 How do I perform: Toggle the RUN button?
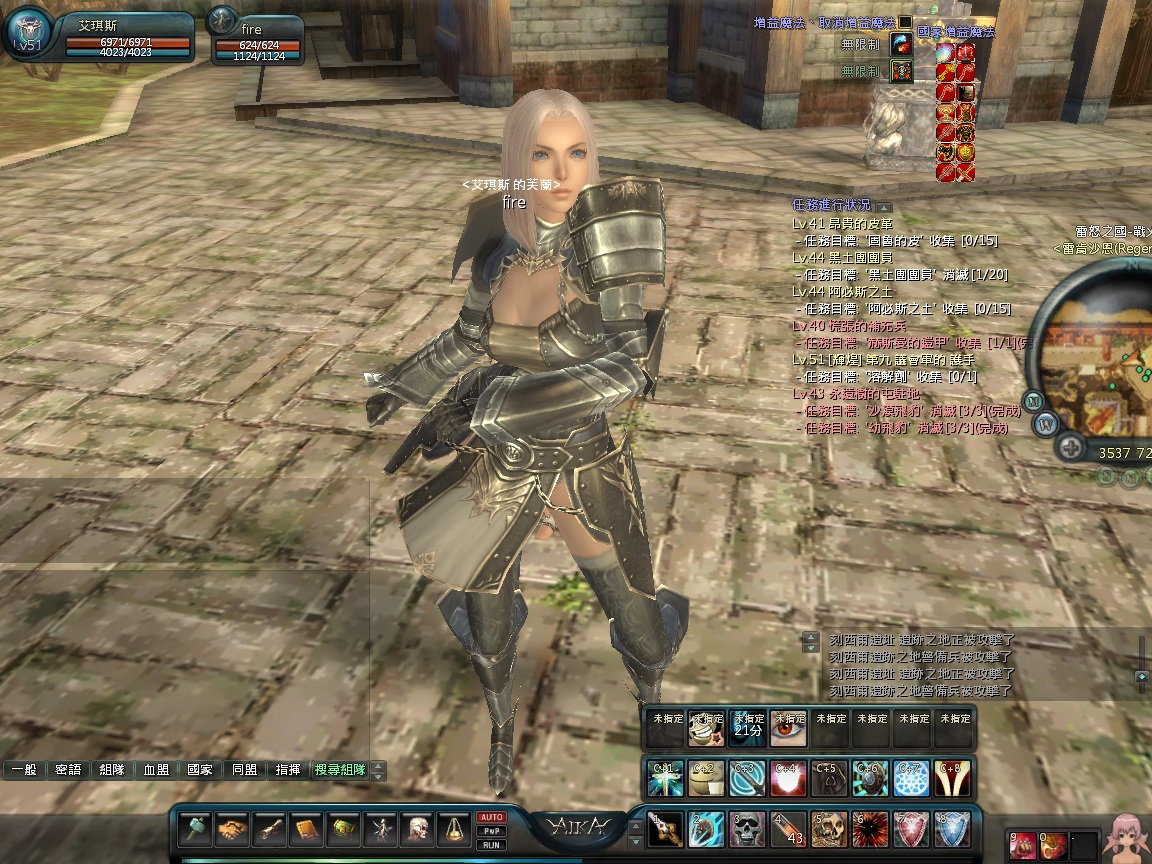tap(491, 845)
